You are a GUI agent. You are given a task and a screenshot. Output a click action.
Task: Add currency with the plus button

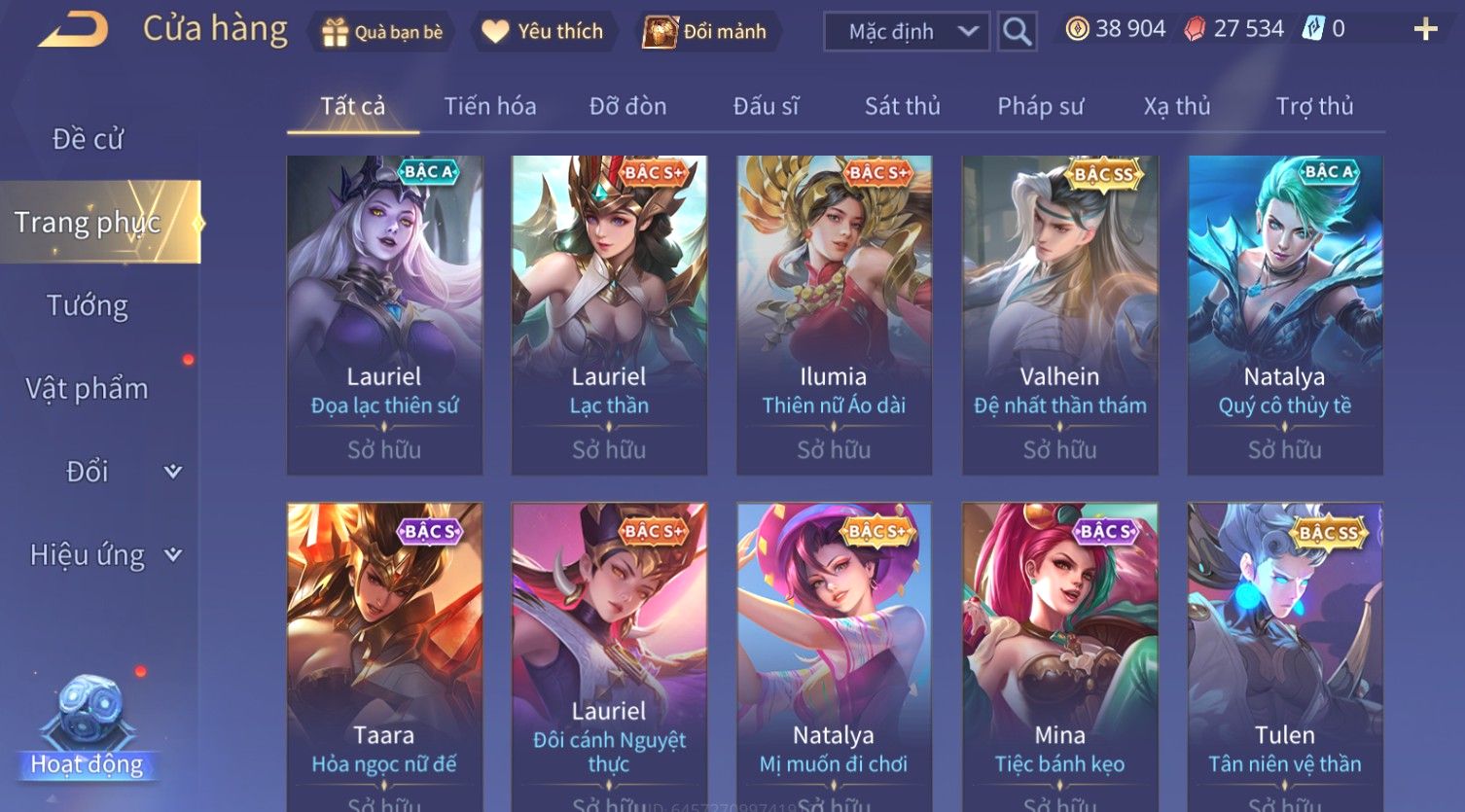[1425, 30]
